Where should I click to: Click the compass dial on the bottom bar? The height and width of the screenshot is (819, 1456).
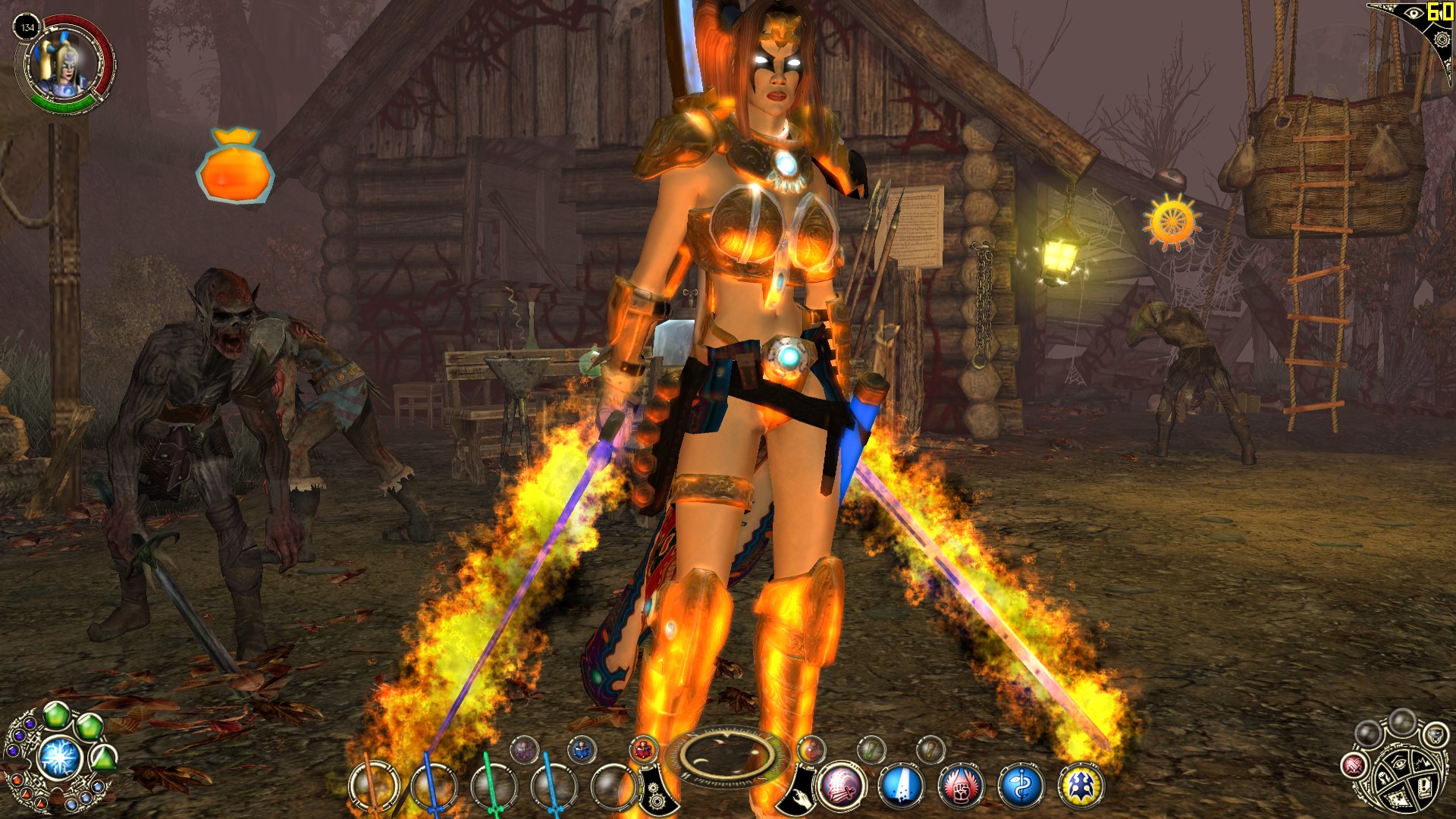726,755
